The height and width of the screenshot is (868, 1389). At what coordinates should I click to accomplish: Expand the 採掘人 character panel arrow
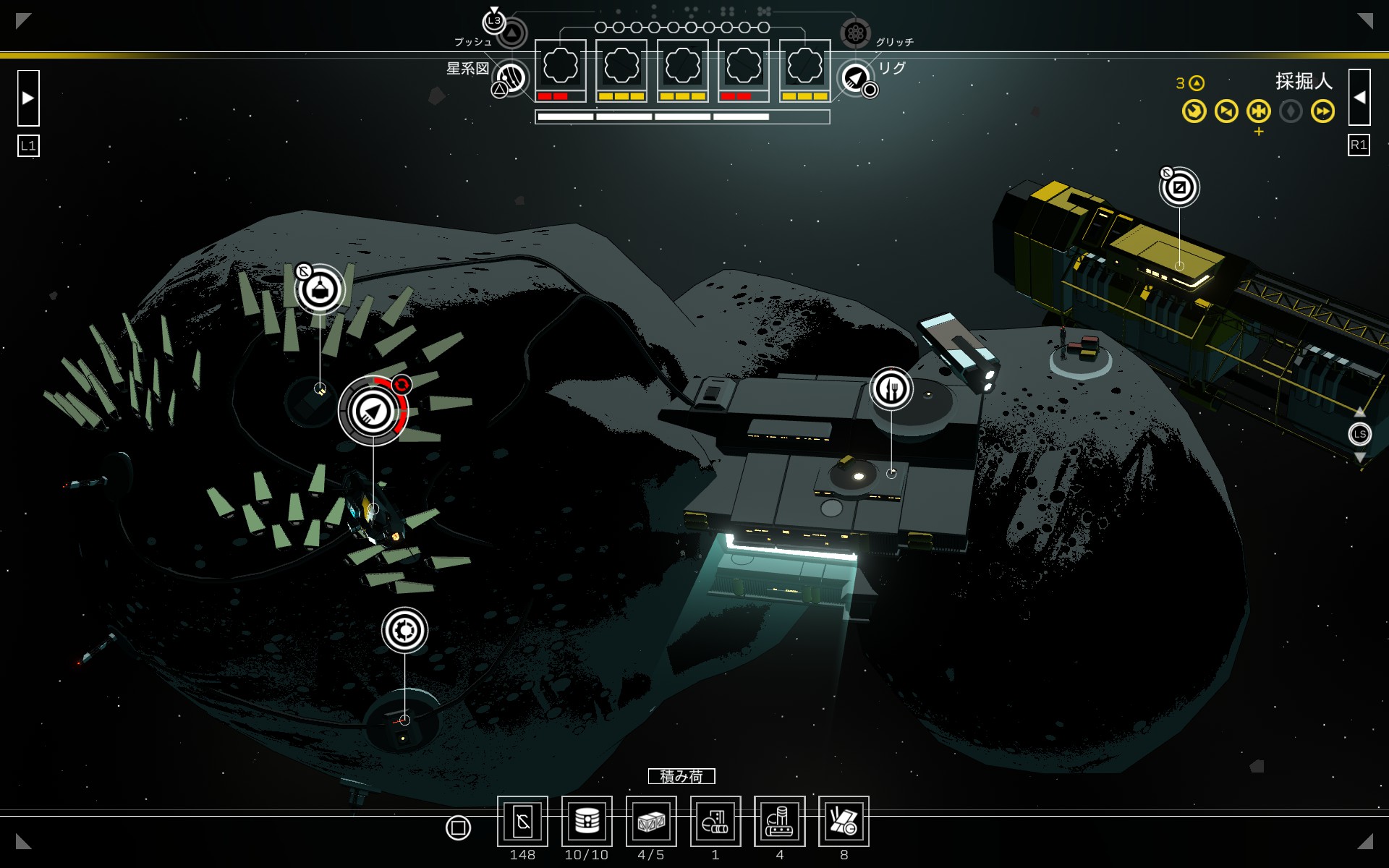pos(1359,98)
